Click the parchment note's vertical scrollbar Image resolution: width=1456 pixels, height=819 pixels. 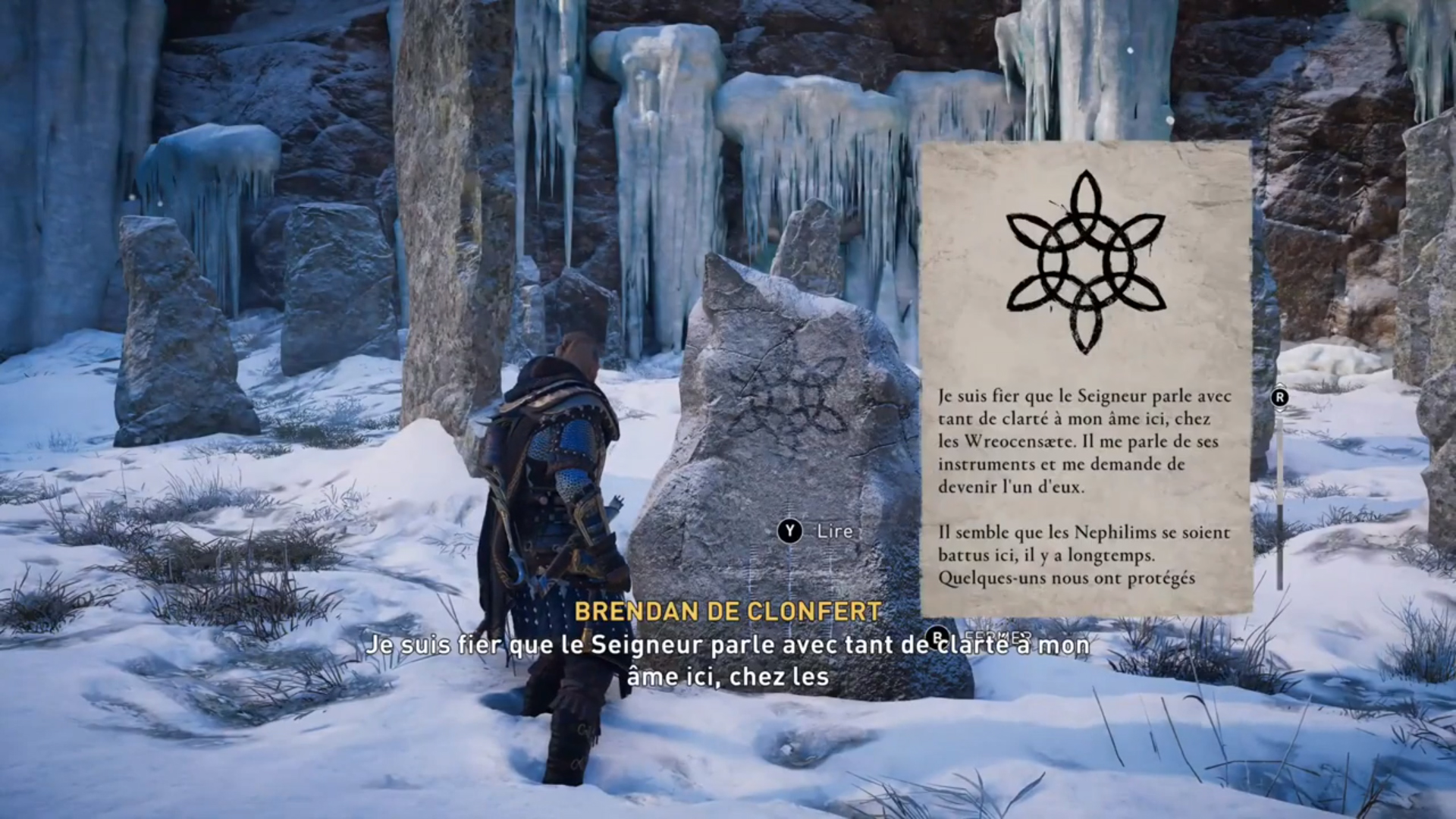pyautogui.click(x=1280, y=500)
